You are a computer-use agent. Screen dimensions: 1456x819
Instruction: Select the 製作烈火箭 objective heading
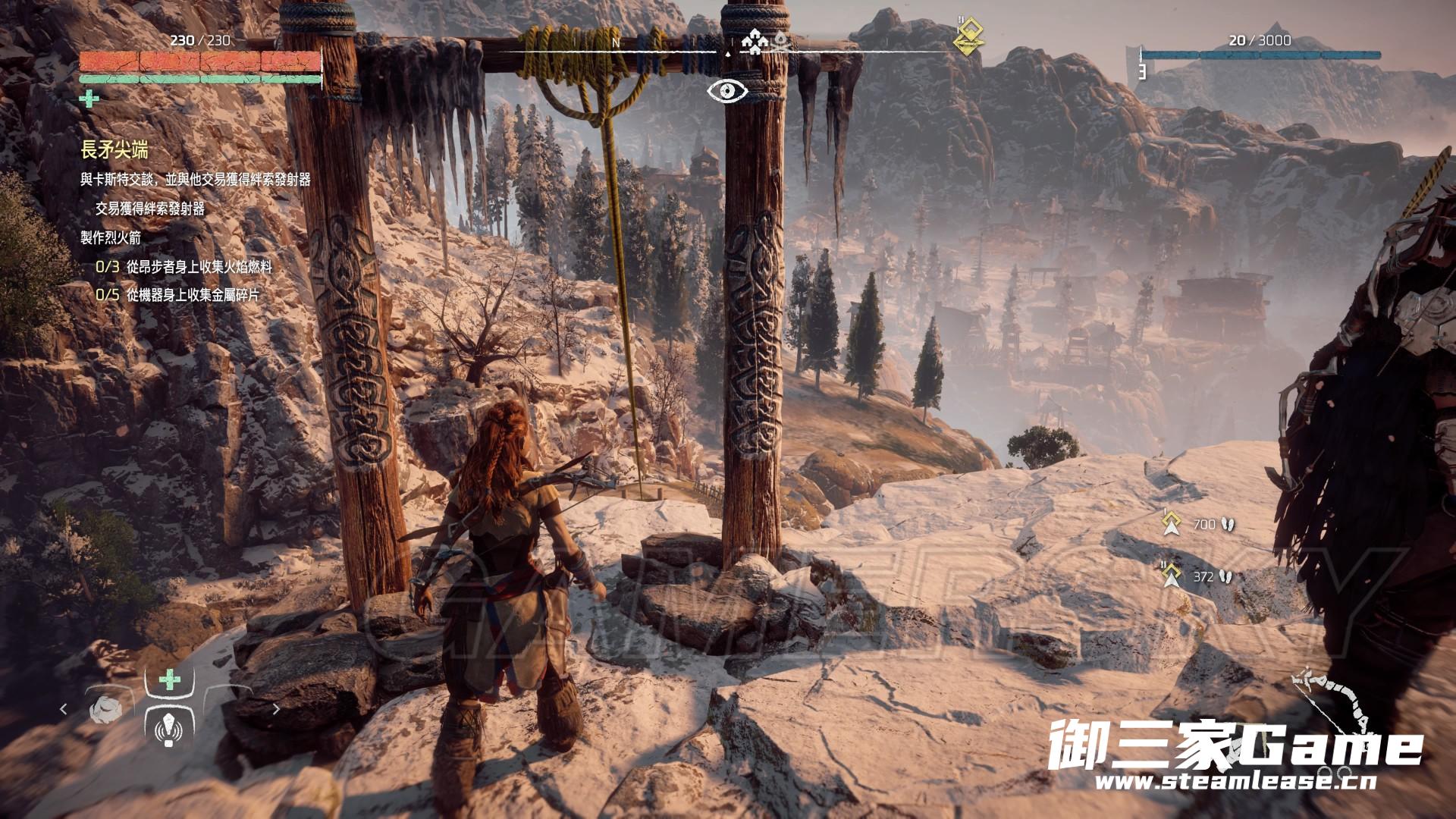tap(111, 237)
